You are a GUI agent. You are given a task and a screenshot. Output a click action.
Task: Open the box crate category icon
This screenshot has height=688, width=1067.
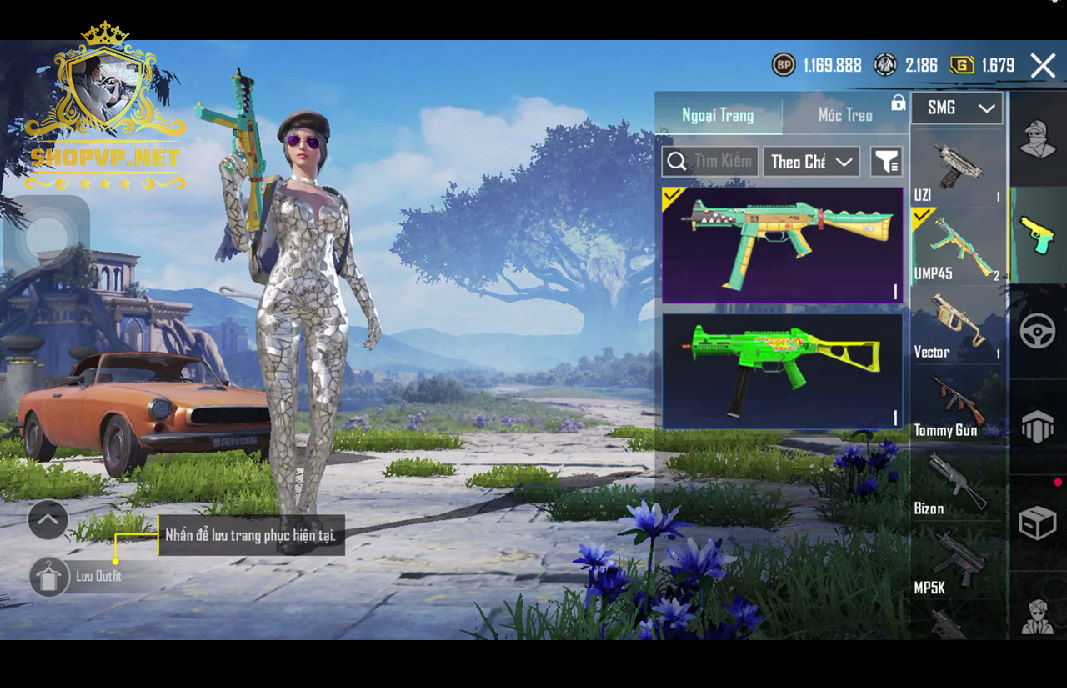(1037, 523)
